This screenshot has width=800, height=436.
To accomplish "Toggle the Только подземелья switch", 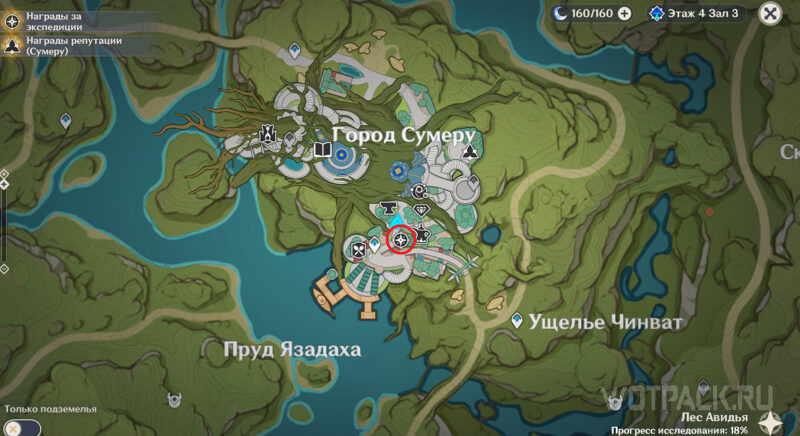I will click(22, 427).
